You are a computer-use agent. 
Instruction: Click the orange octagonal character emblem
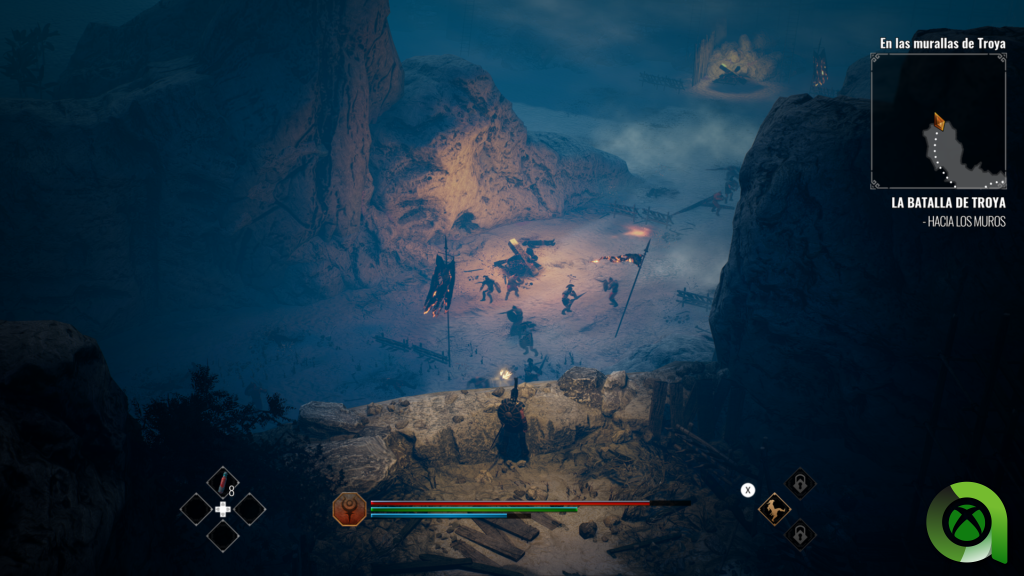[x=348, y=508]
